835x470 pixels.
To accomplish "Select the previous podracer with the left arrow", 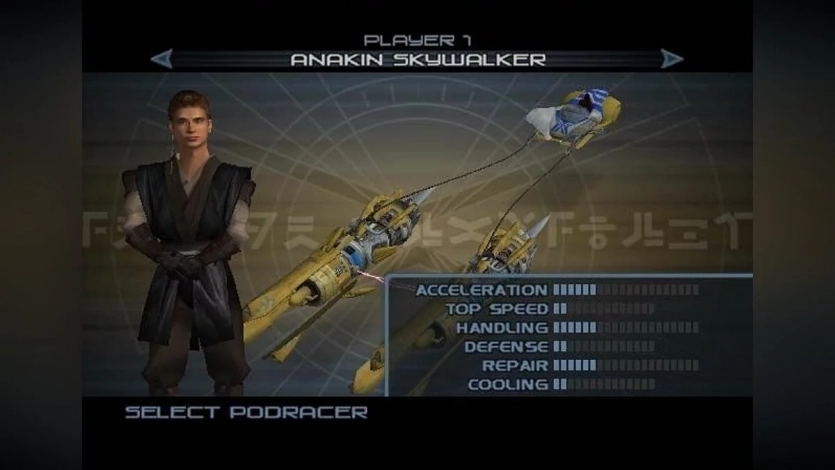I will pyautogui.click(x=161, y=59).
